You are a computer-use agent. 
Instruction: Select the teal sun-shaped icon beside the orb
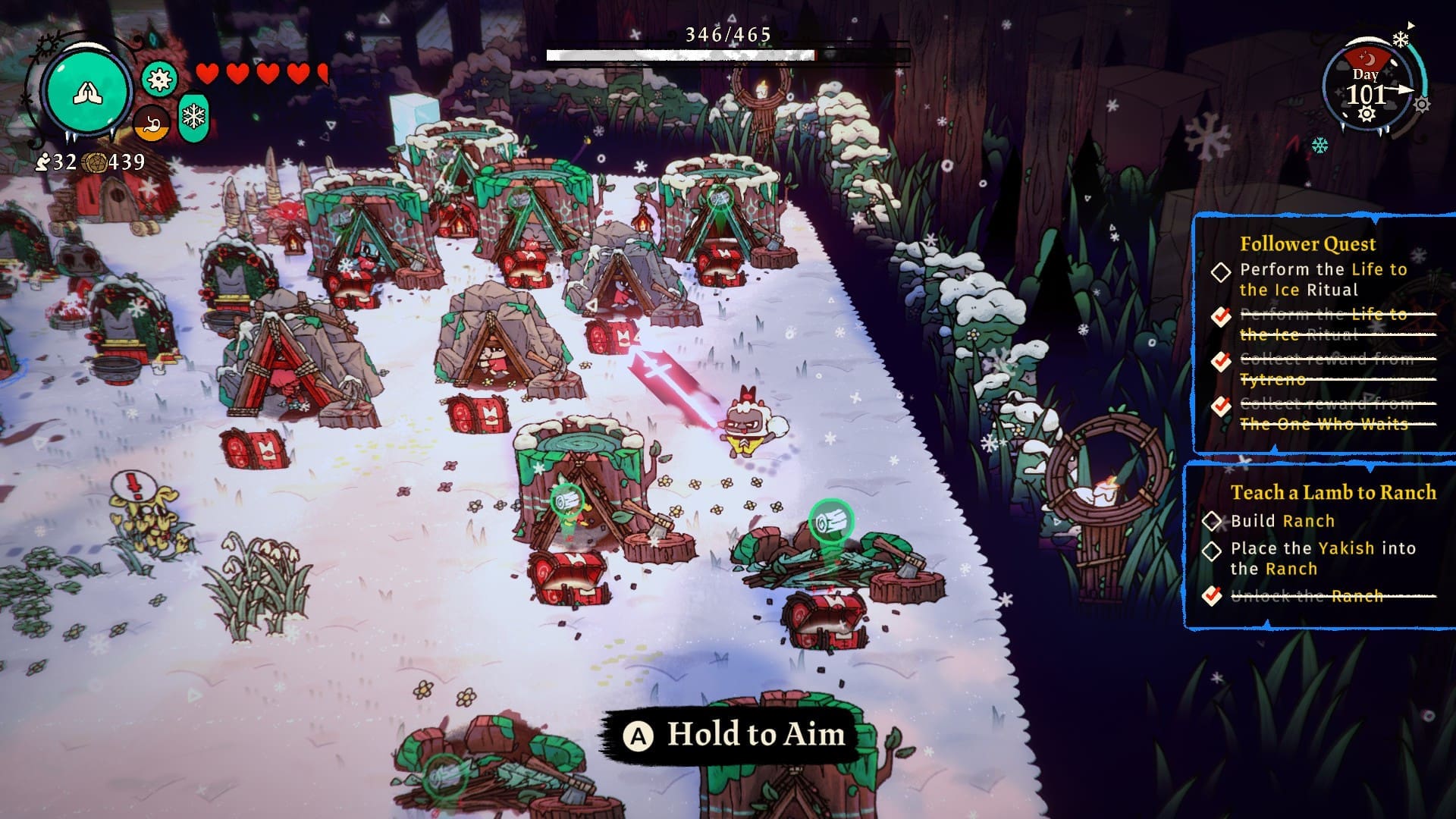[x=159, y=80]
